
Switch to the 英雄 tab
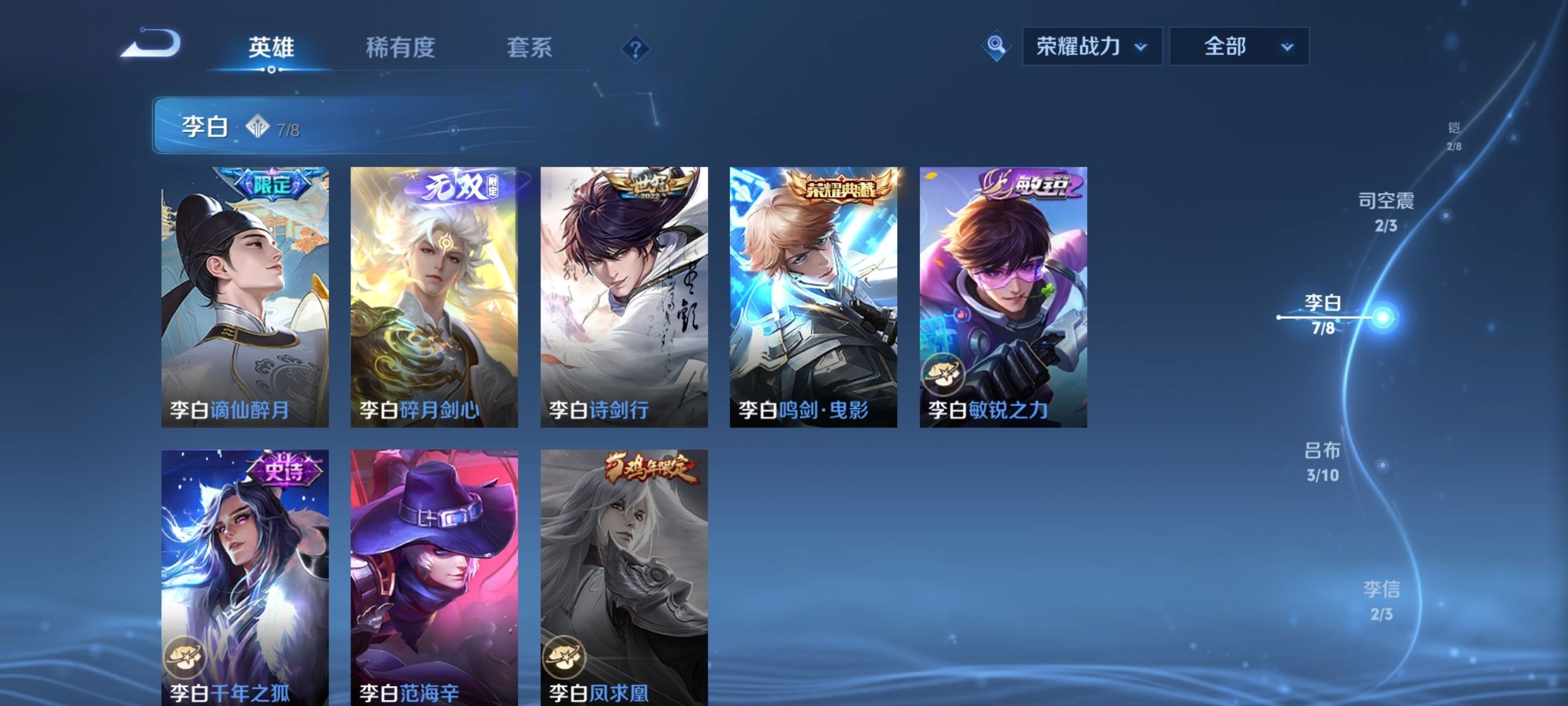tap(271, 47)
